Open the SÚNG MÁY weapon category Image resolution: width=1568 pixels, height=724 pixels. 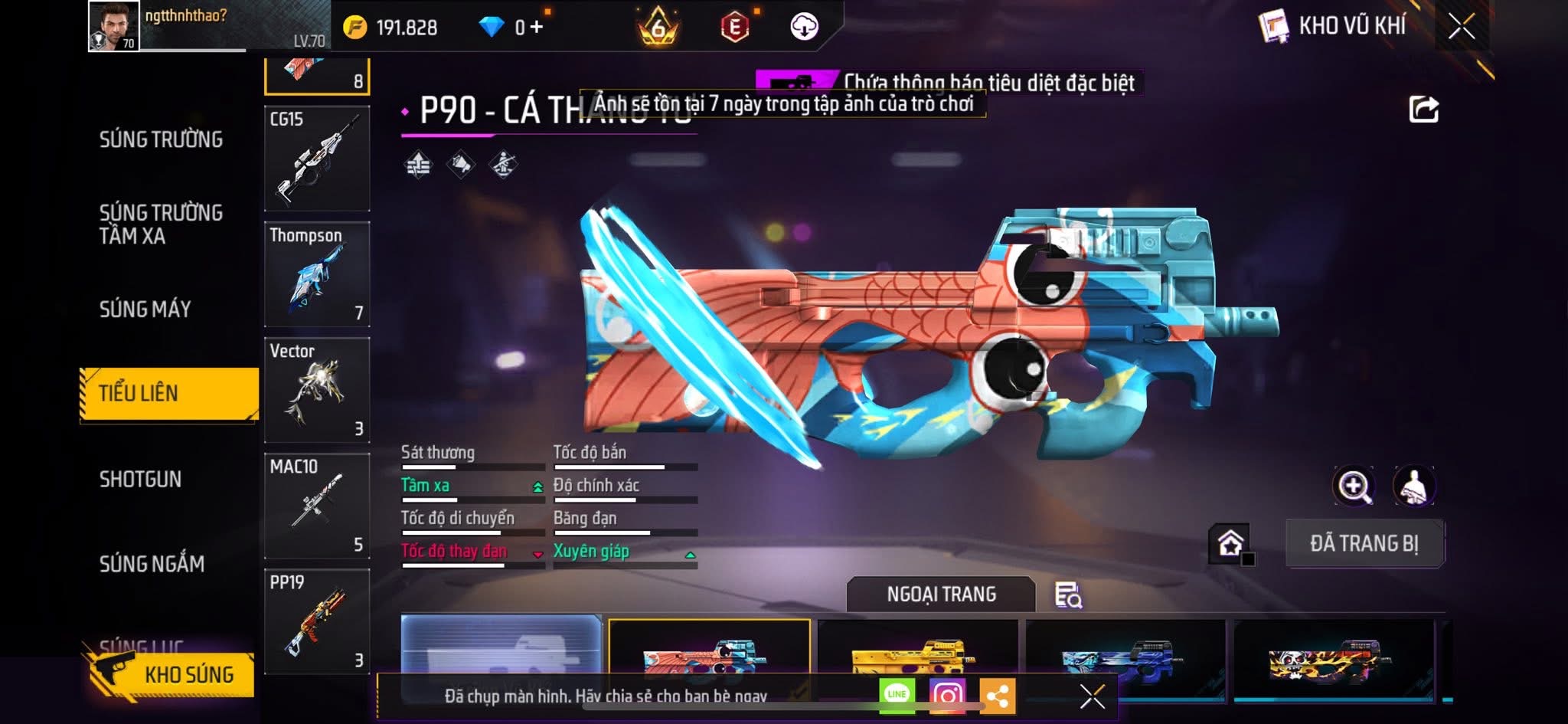[x=145, y=309]
